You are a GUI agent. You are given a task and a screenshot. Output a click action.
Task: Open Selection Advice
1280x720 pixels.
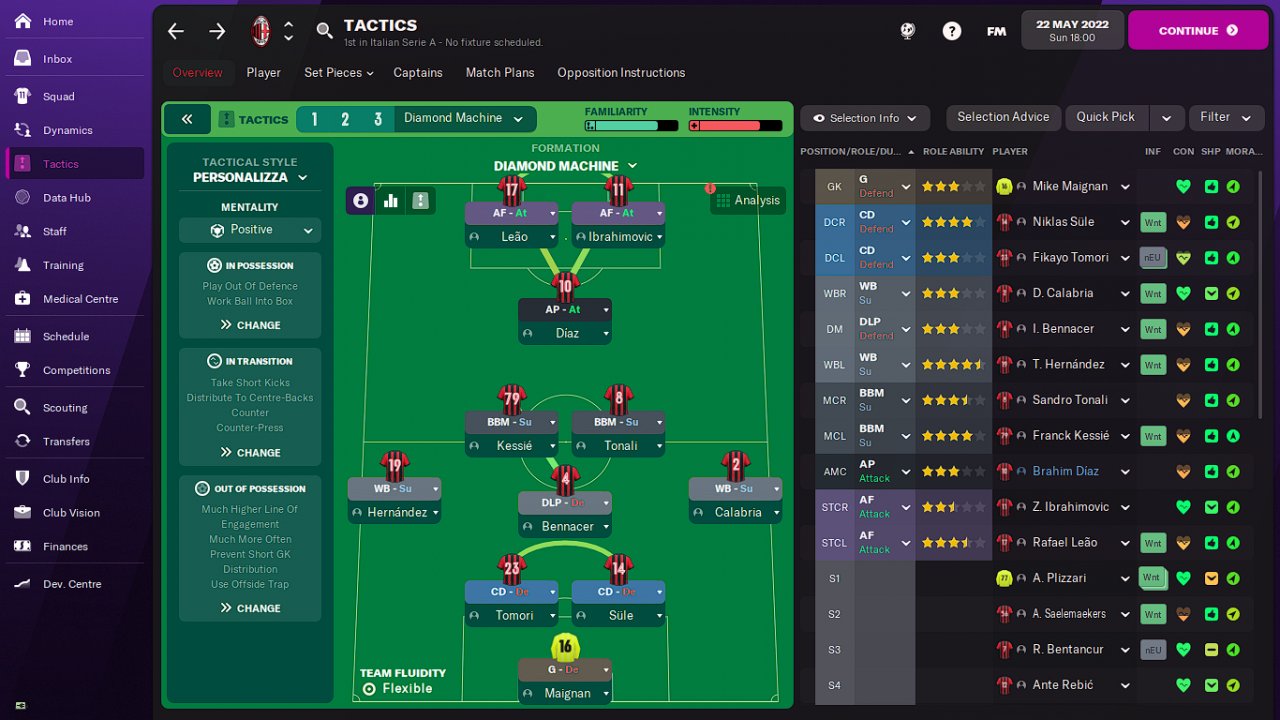tap(1003, 117)
